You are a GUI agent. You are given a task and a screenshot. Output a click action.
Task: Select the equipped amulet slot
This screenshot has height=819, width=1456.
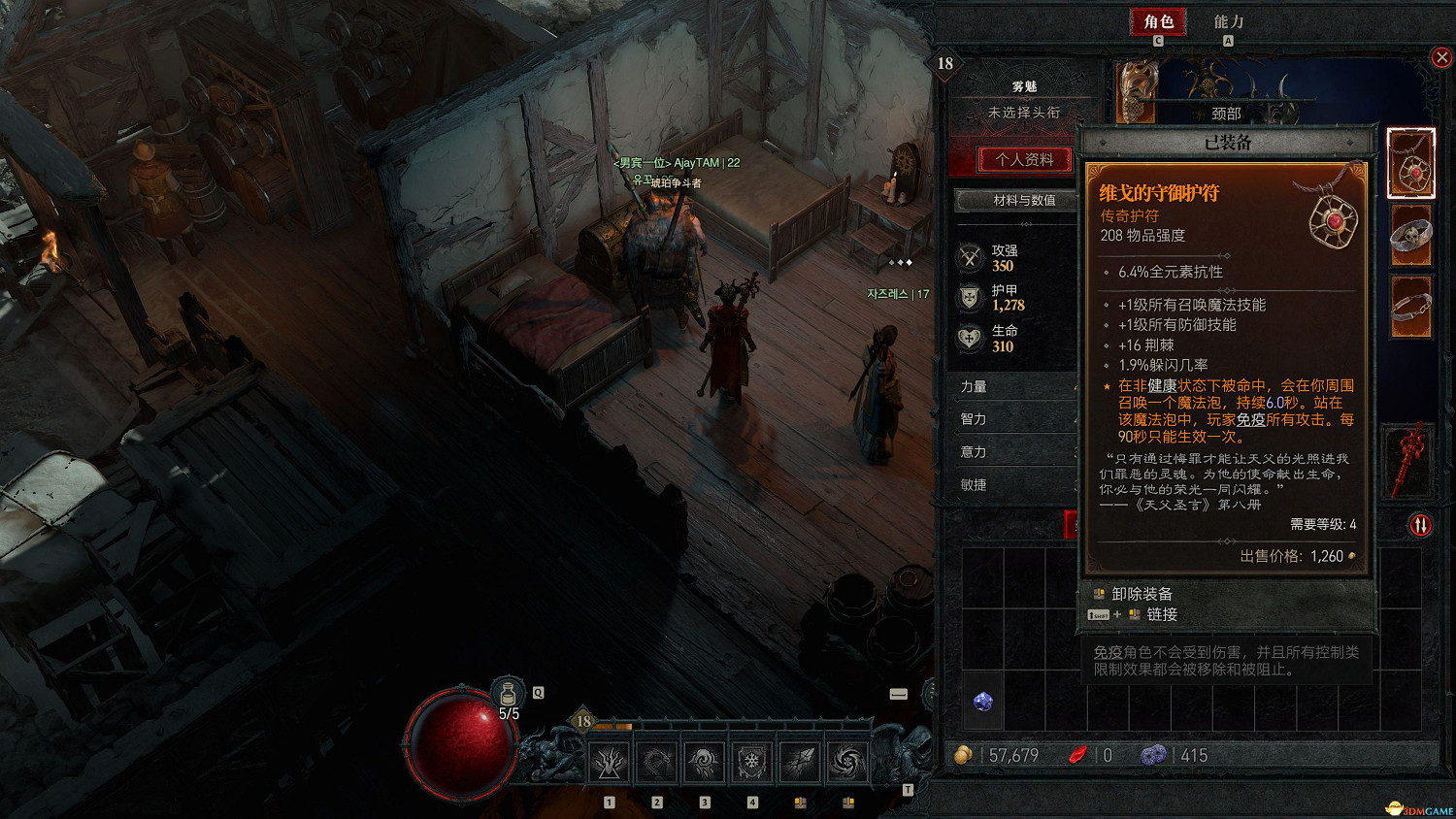coord(1410,163)
